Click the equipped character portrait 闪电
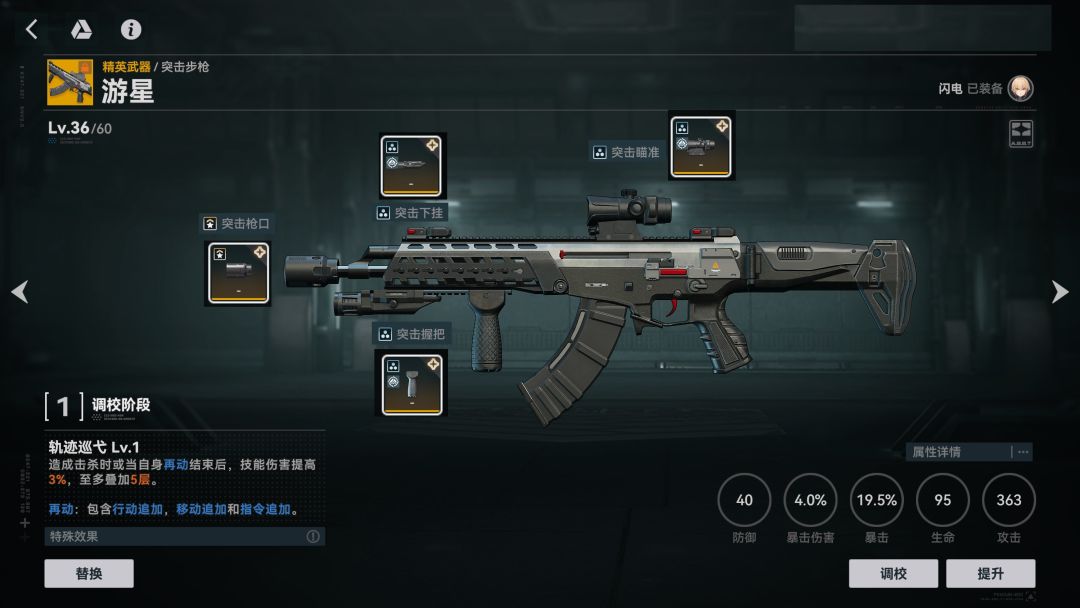Viewport: 1080px width, 608px height. (x=1020, y=89)
